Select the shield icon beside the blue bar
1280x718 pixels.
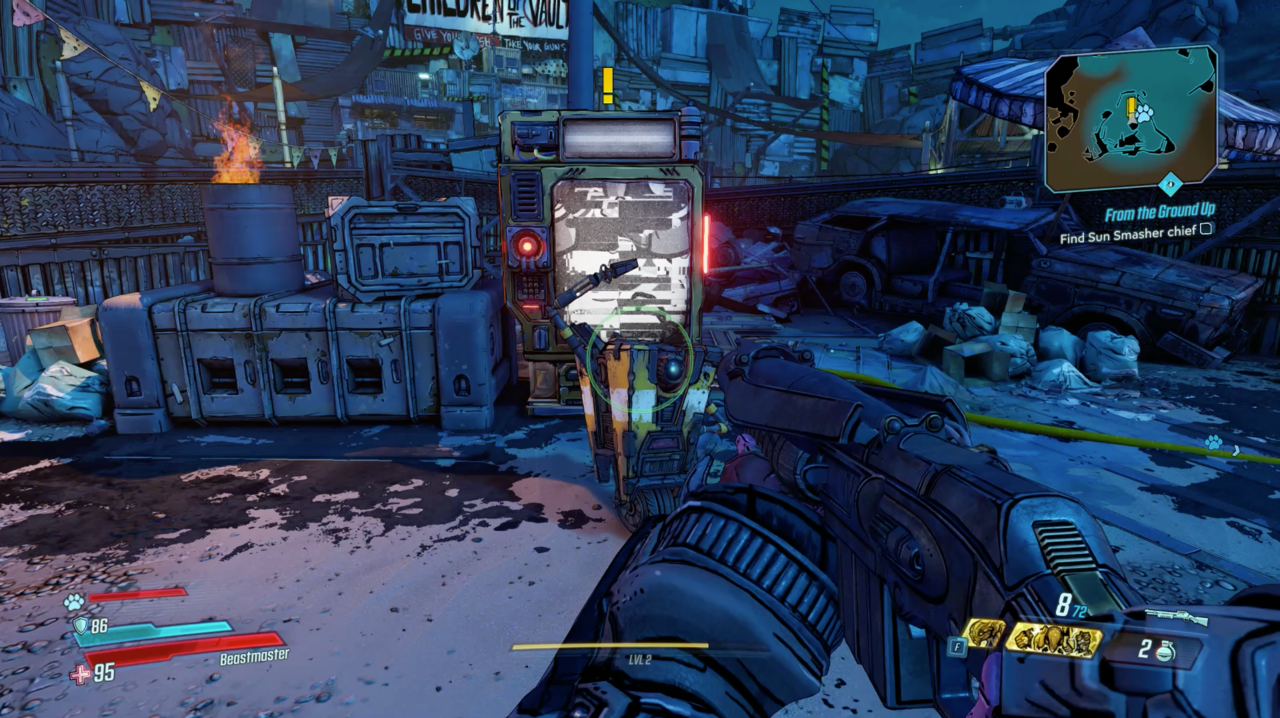[x=80, y=626]
